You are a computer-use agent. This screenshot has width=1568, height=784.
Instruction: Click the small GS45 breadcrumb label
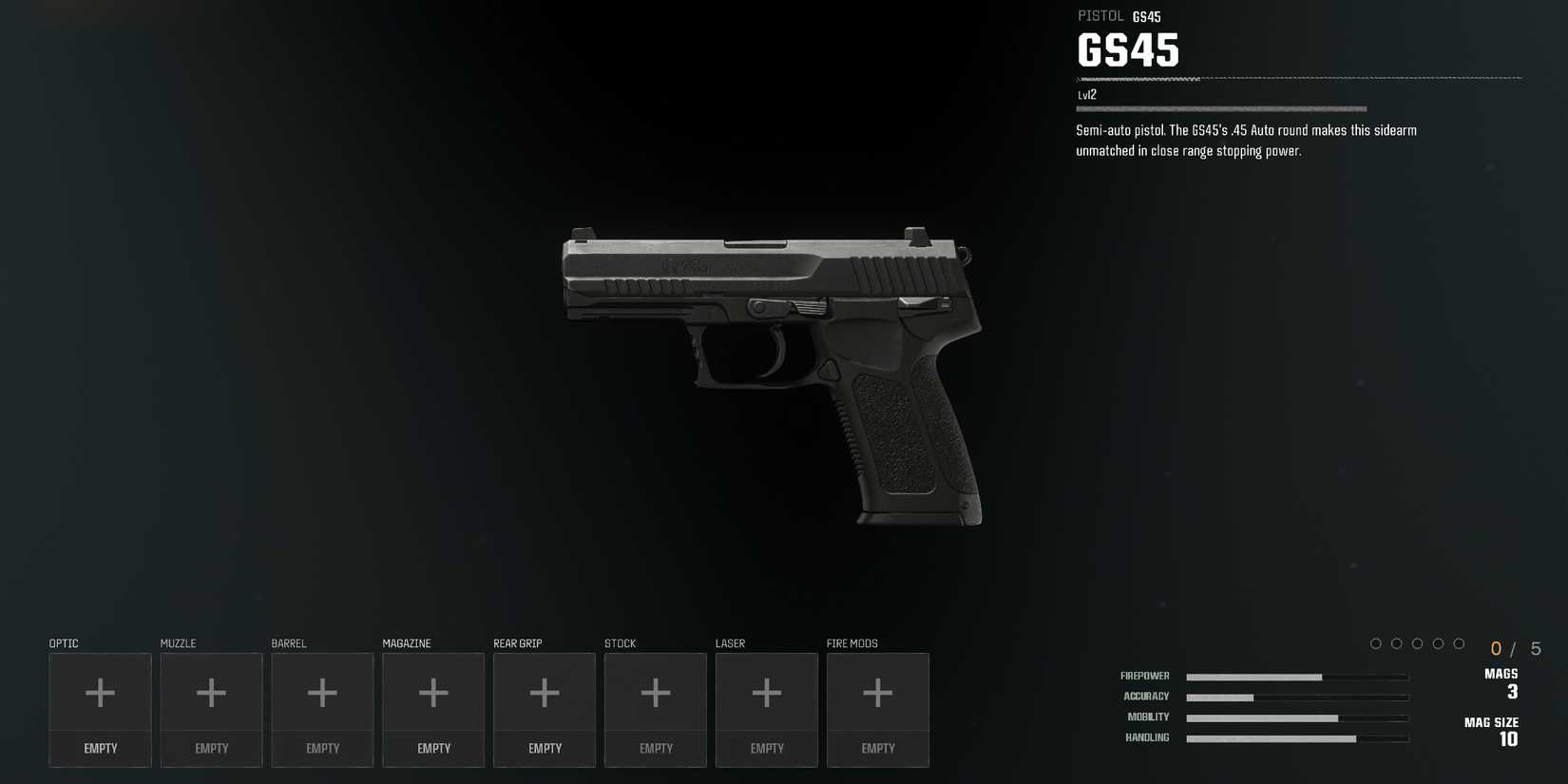1147,15
